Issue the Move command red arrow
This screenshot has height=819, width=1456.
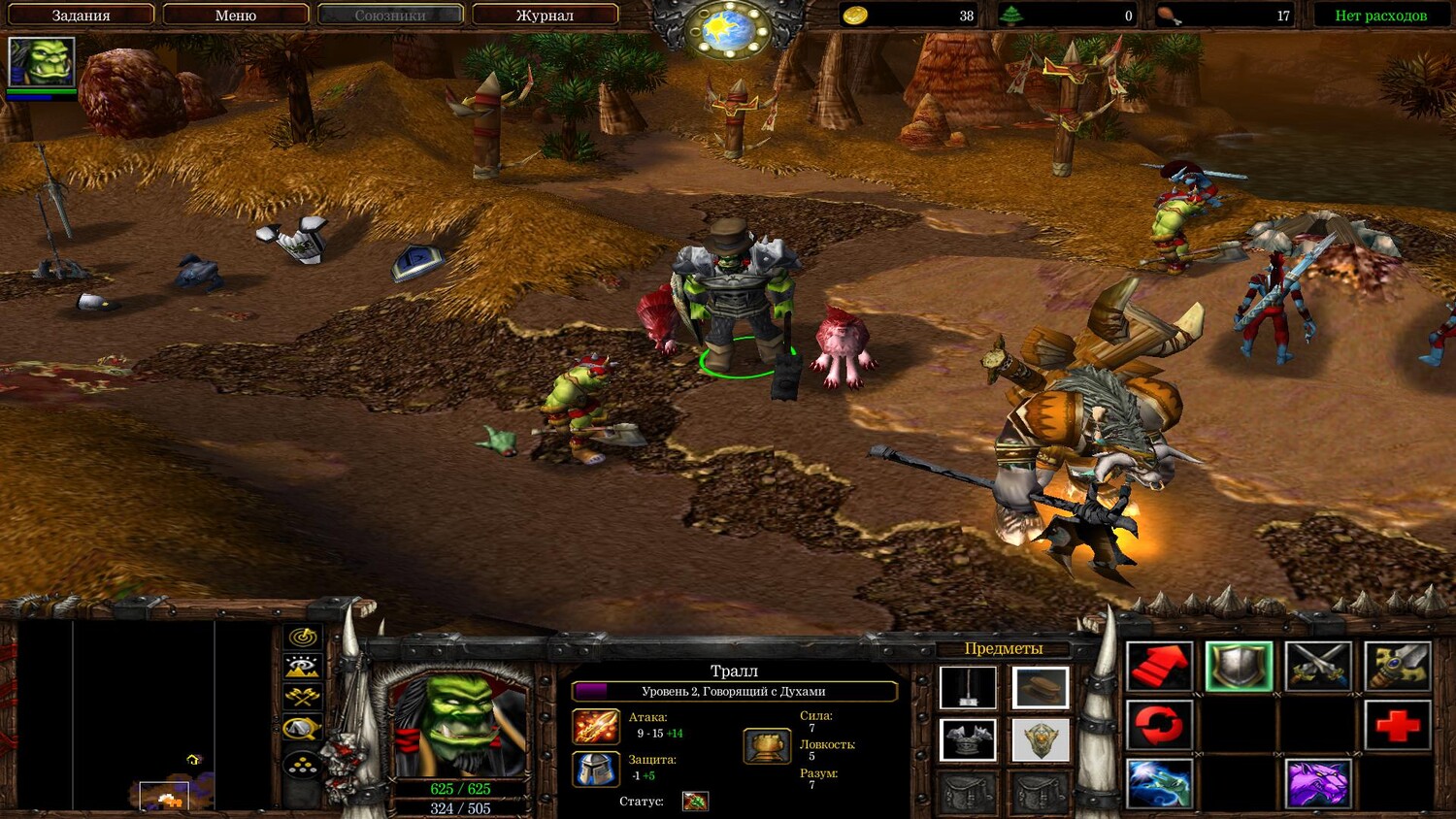[x=1160, y=667]
